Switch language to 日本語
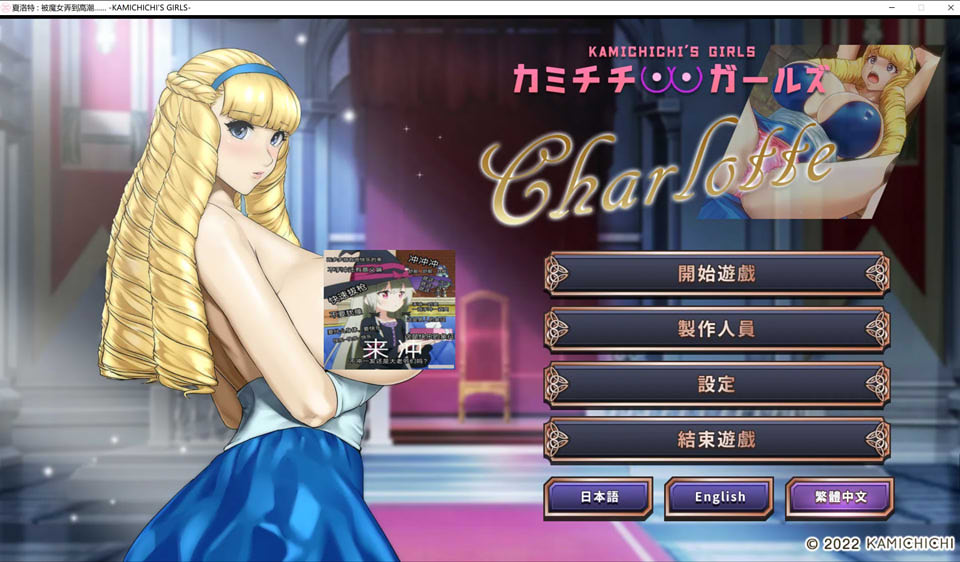This screenshot has width=960, height=562. (598, 497)
